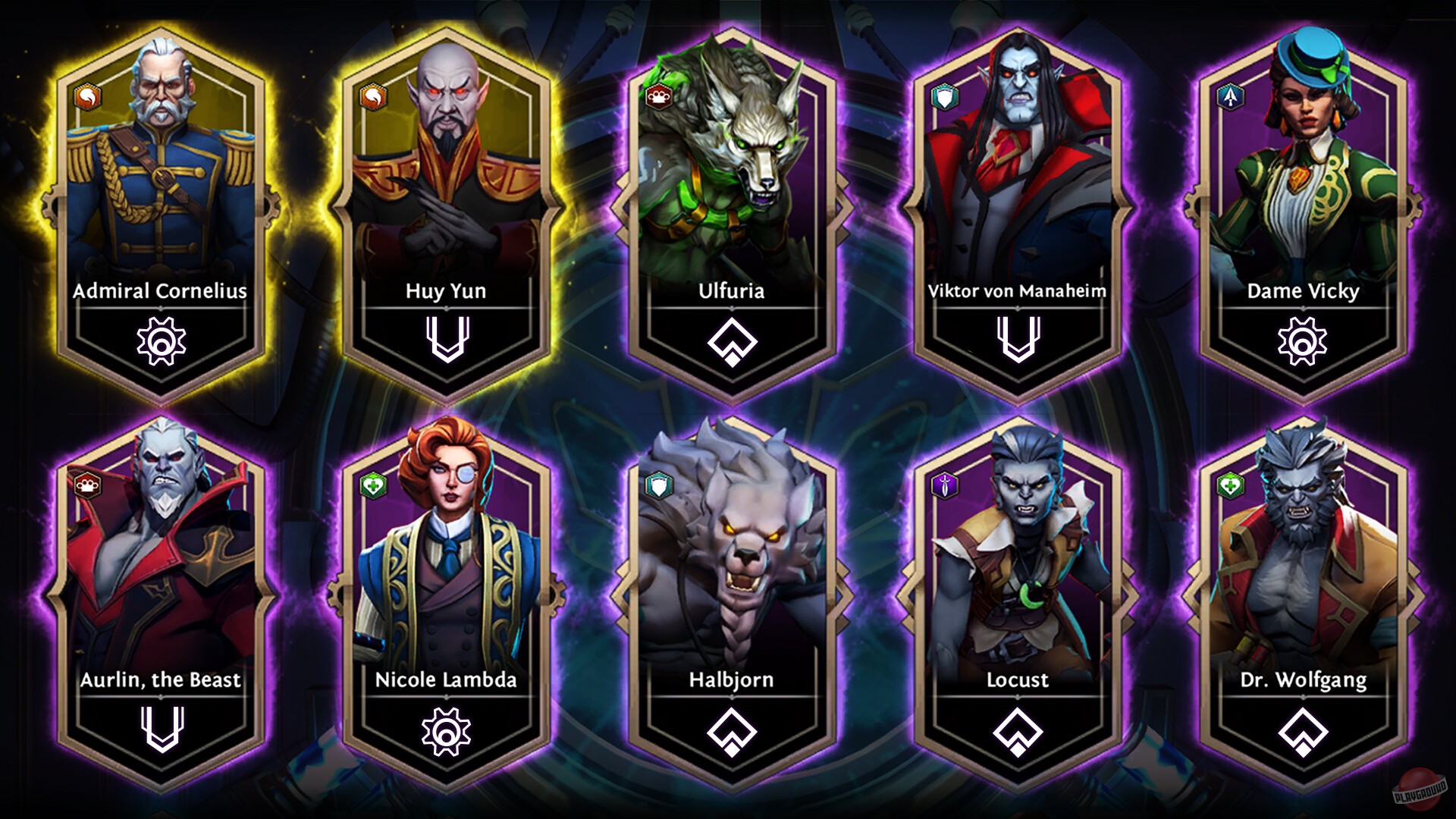This screenshot has width=1456, height=819.
Task: Click Ulfuria's brawler fist badge
Action: [658, 96]
